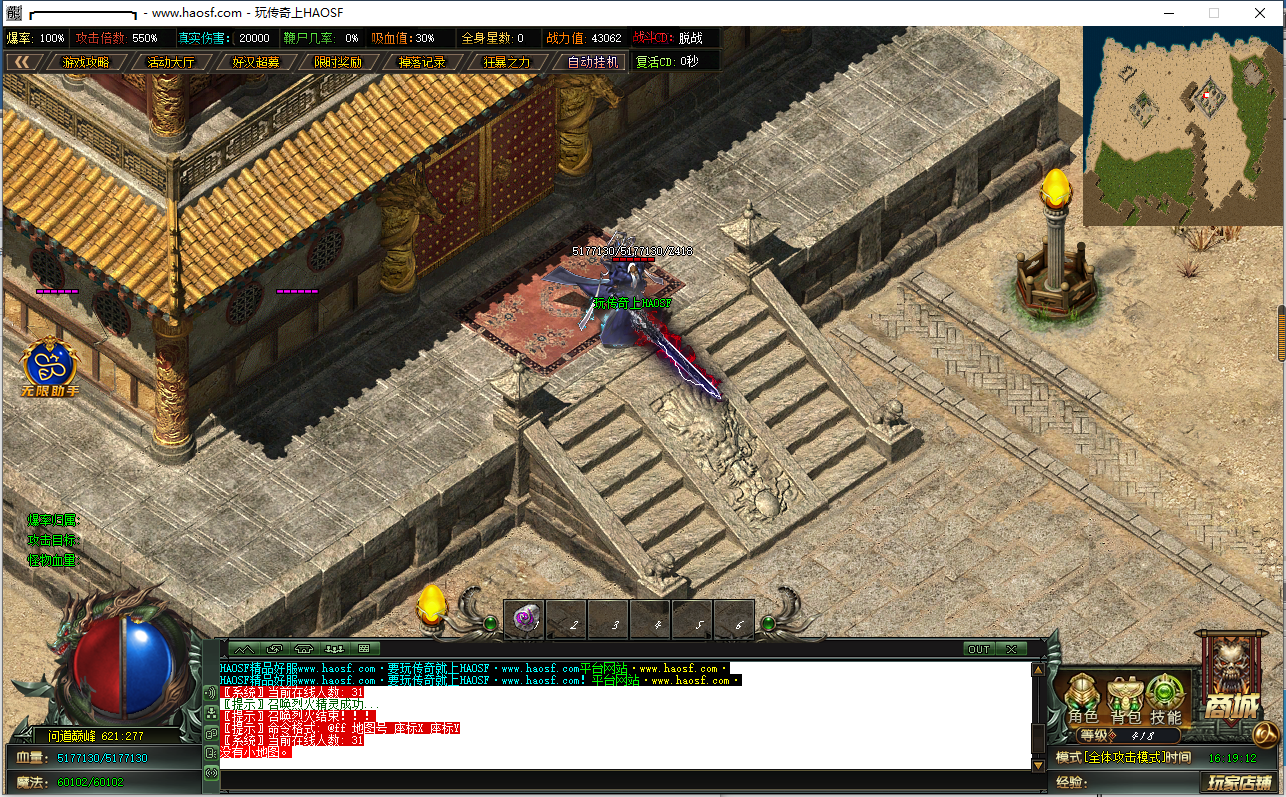Select the purple item in hotbar slot 1
Viewport: 1286px width, 797px height.
coord(525,620)
